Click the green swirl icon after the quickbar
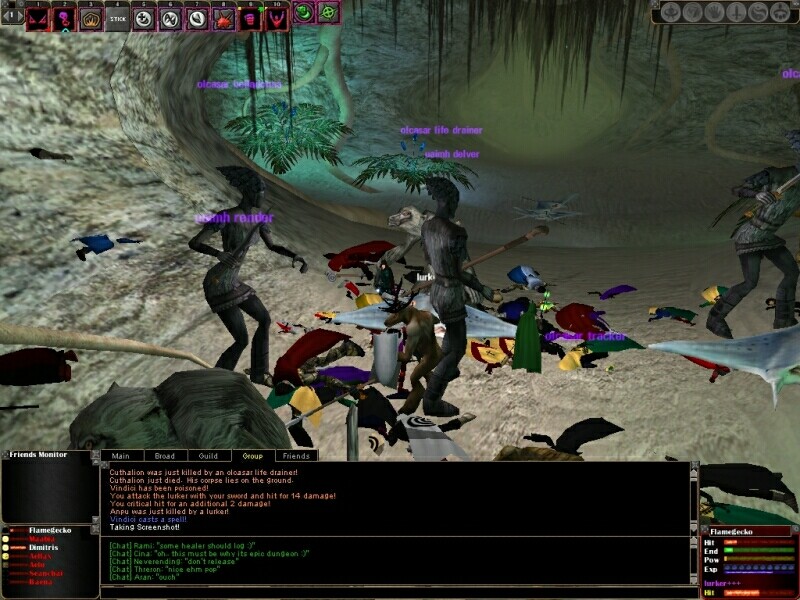Image resolution: width=800 pixels, height=600 pixels. pyautogui.click(x=304, y=14)
